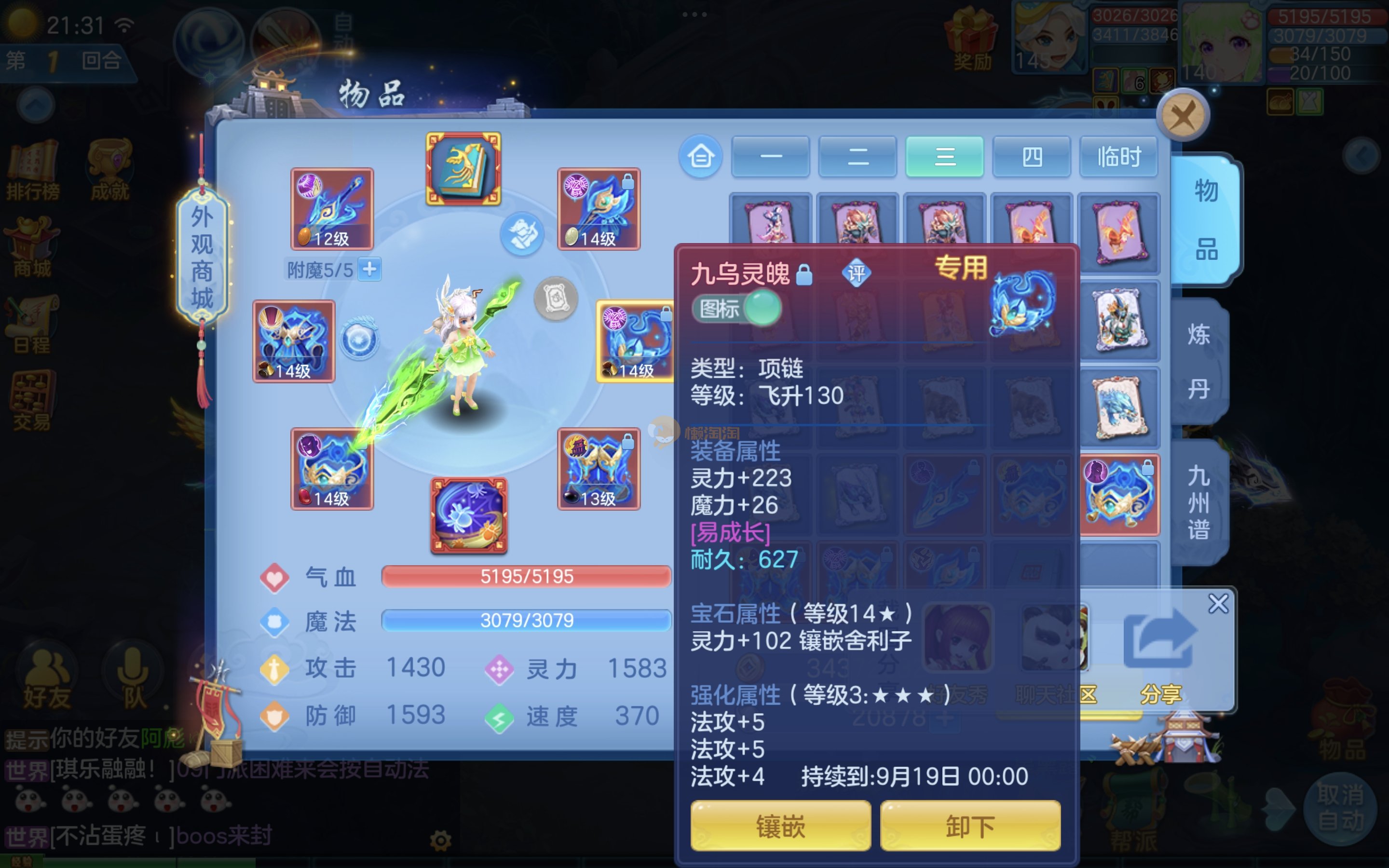Click the 镶嵌 inlay button
The width and height of the screenshot is (1389, 868).
[x=780, y=826]
